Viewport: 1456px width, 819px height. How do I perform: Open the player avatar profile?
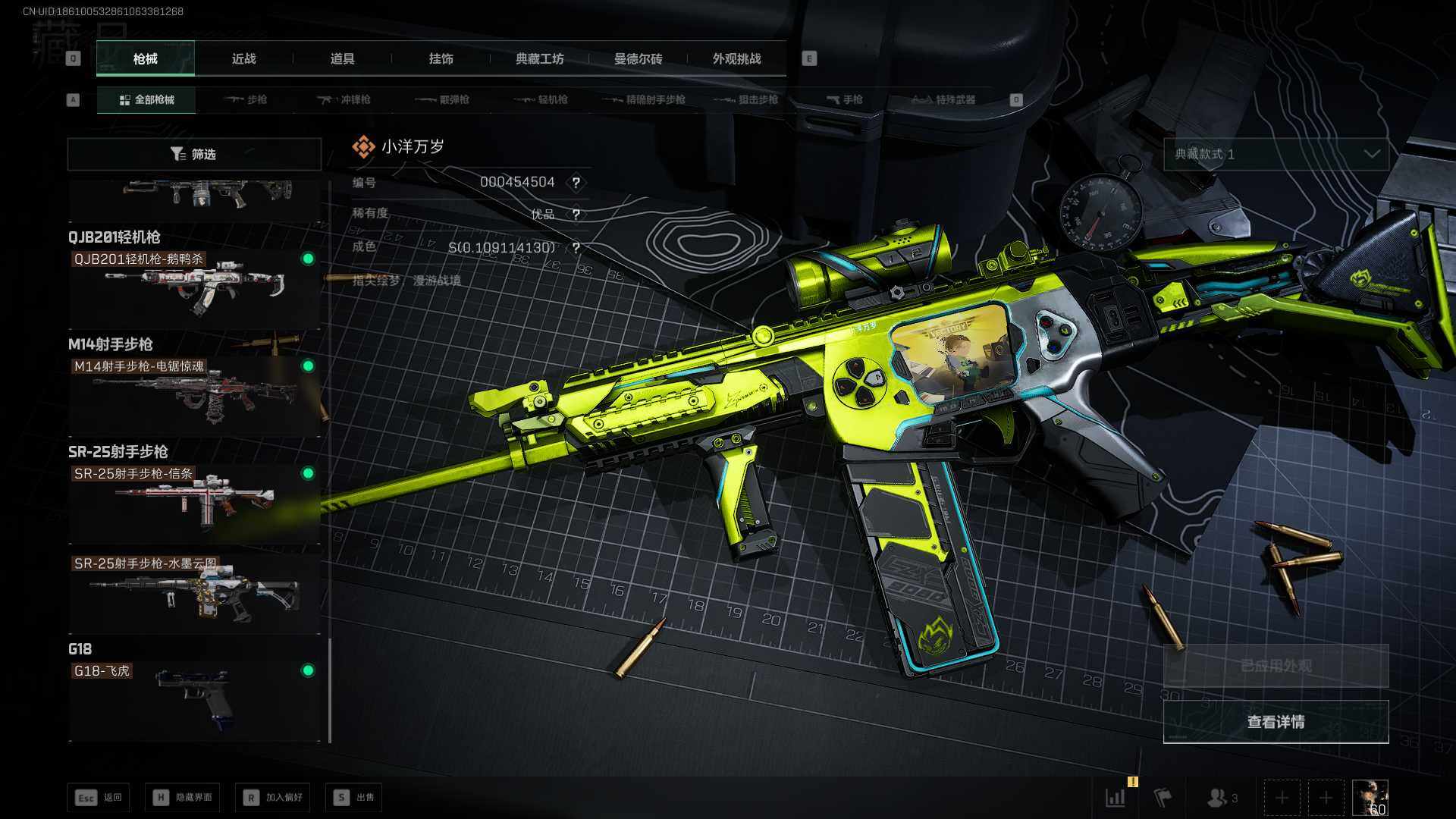(1370, 798)
